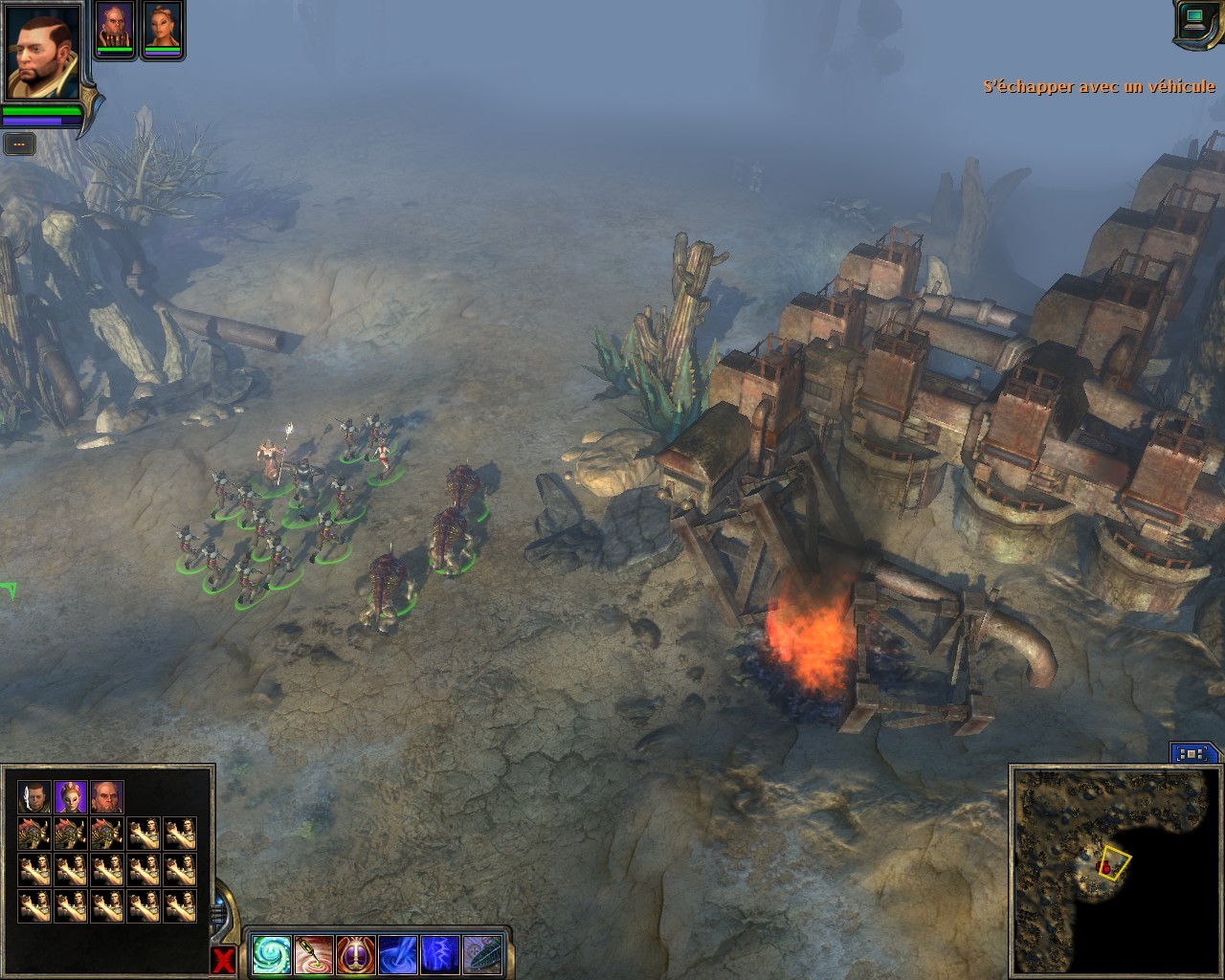The width and height of the screenshot is (1225, 980).
Task: Use the syringe injection ability
Action: (314, 955)
